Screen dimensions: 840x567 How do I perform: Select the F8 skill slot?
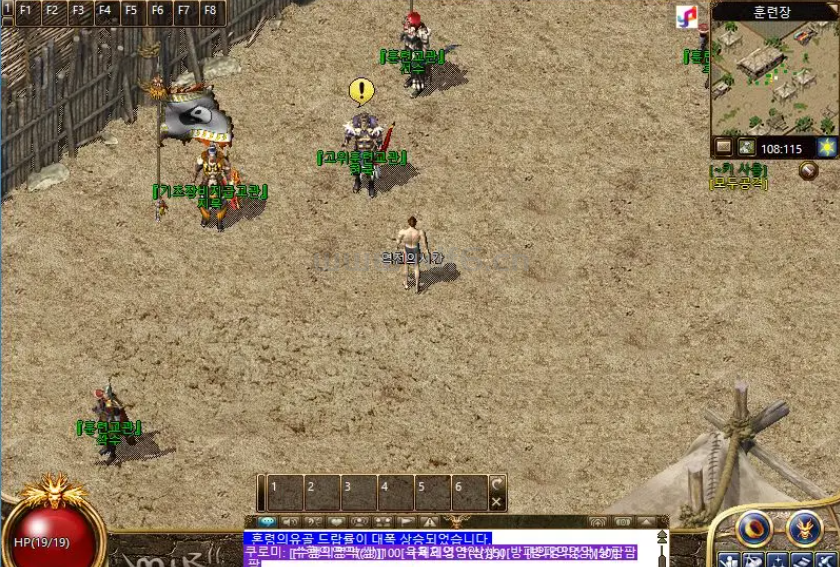pos(209,11)
